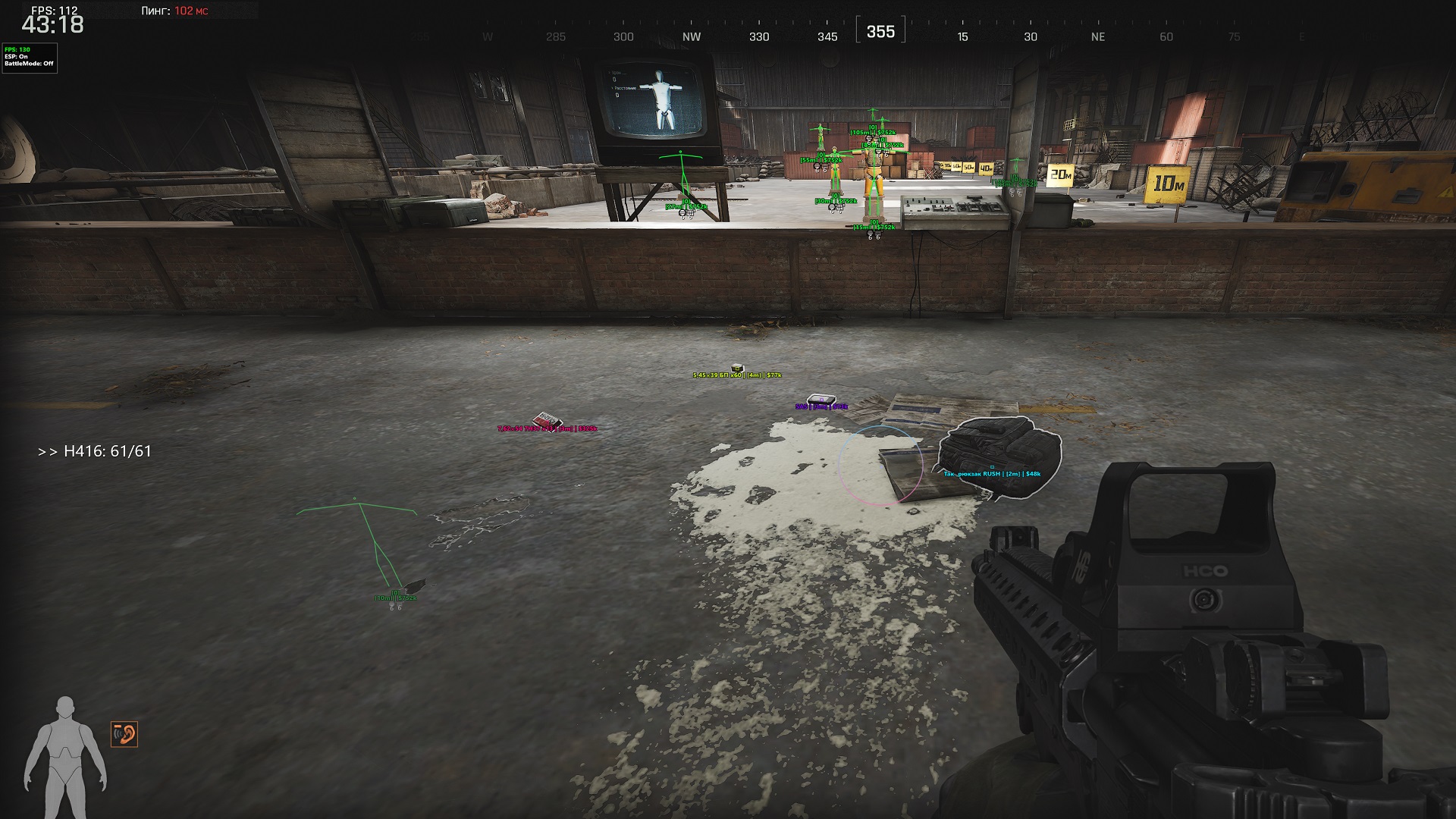Screen dimensions: 1456x819
Task: Select the helmet icon under the 105m target
Action: [x=868, y=138]
